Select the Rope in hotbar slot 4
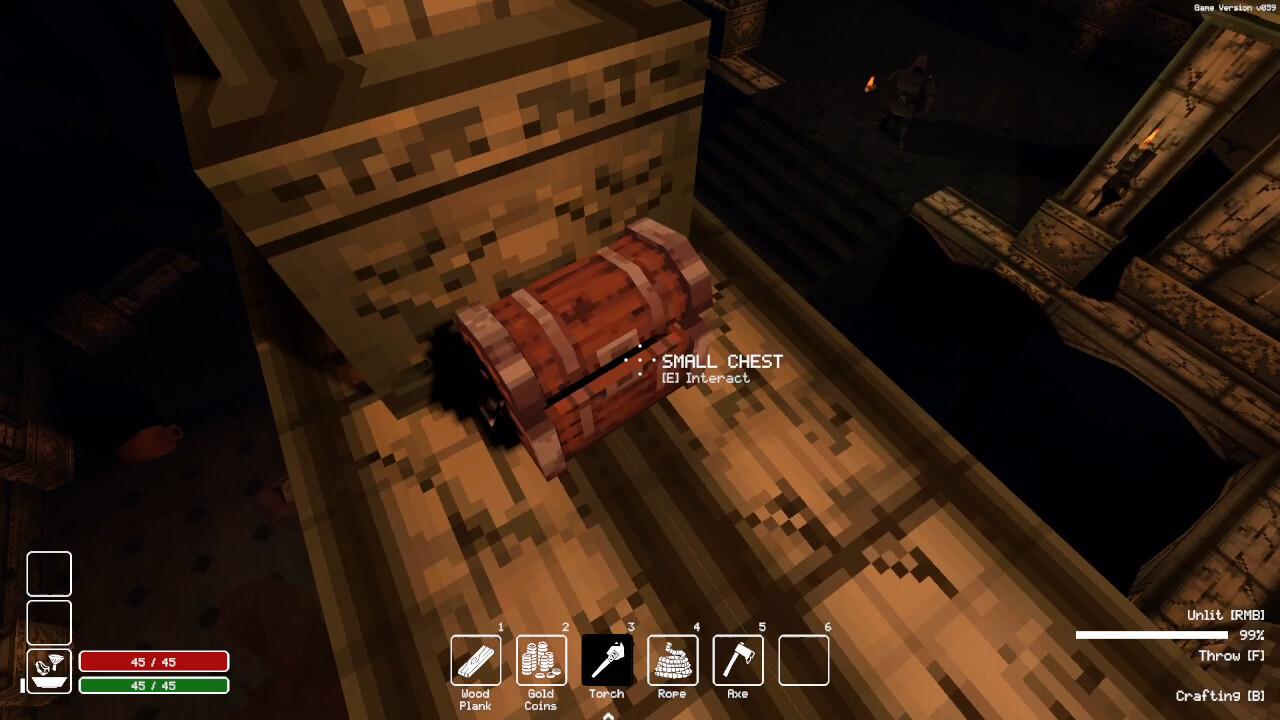This screenshot has width=1280, height=720. (x=672, y=659)
